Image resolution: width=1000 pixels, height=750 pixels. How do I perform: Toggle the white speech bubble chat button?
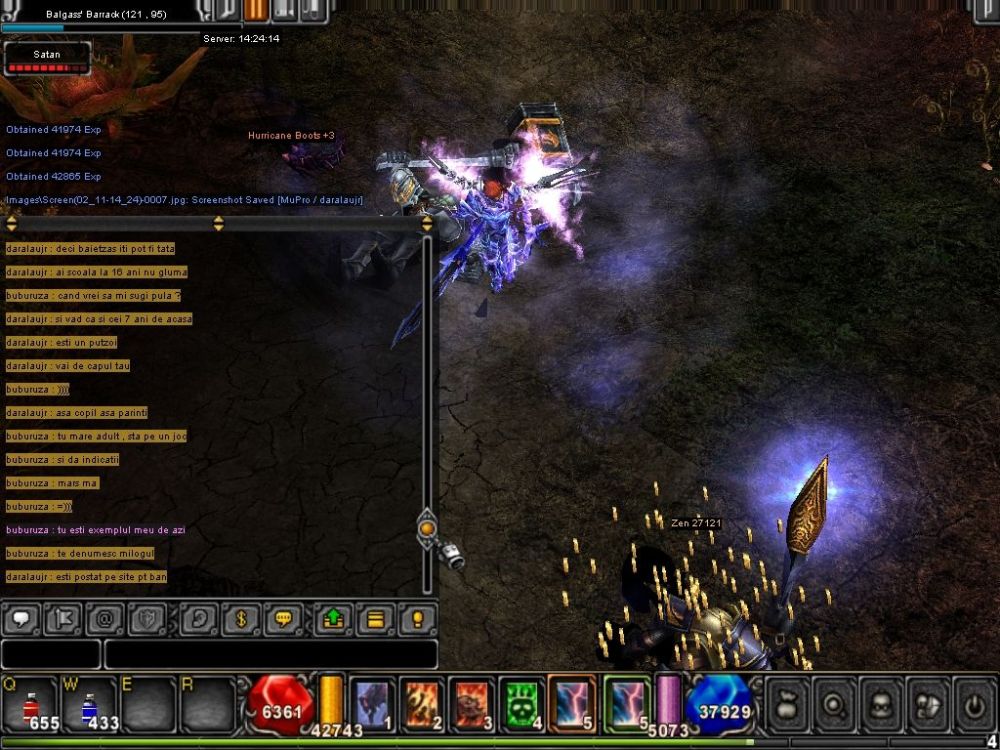[21, 619]
